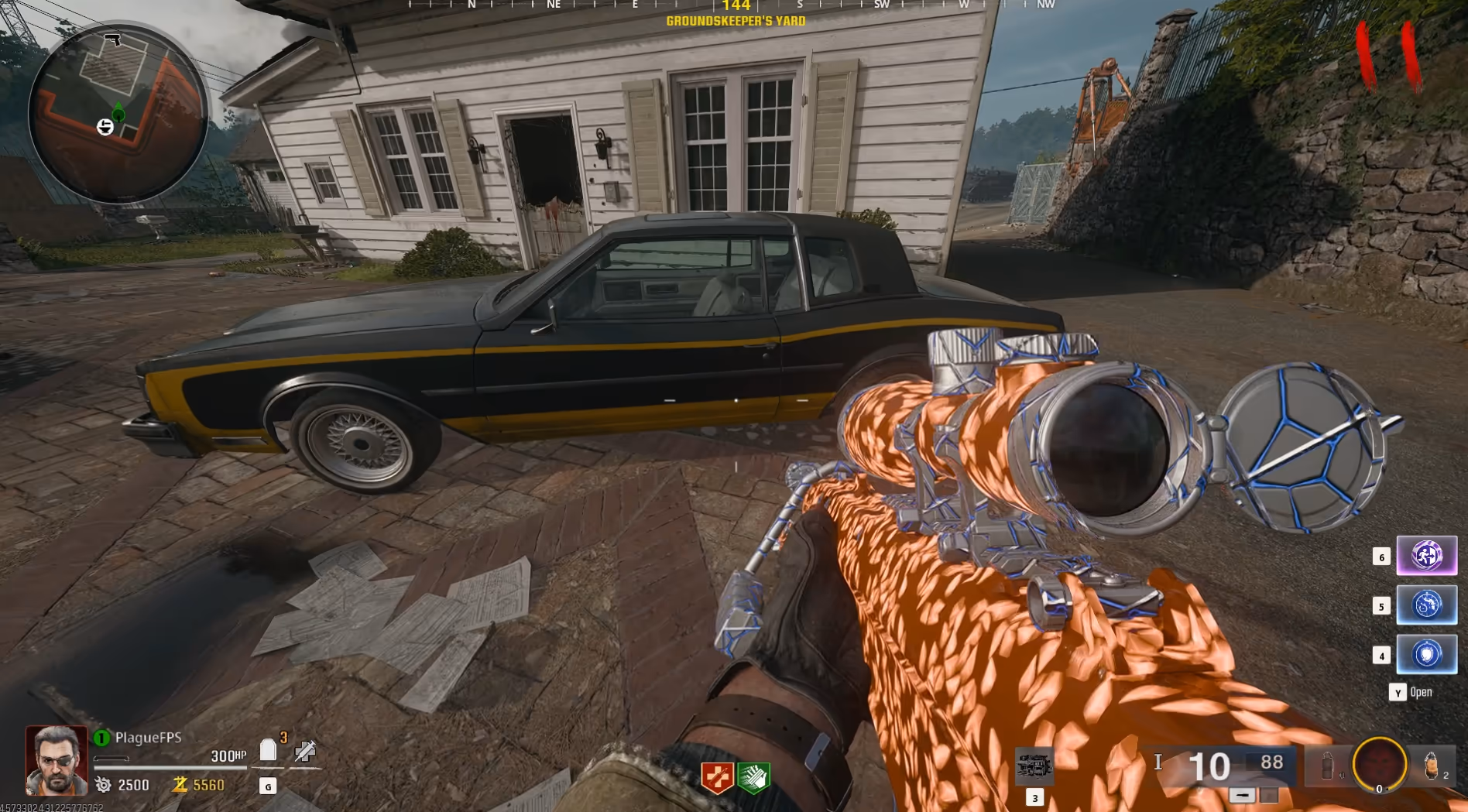Use the blue stopwatch GobbleGum

pyautogui.click(x=1426, y=605)
